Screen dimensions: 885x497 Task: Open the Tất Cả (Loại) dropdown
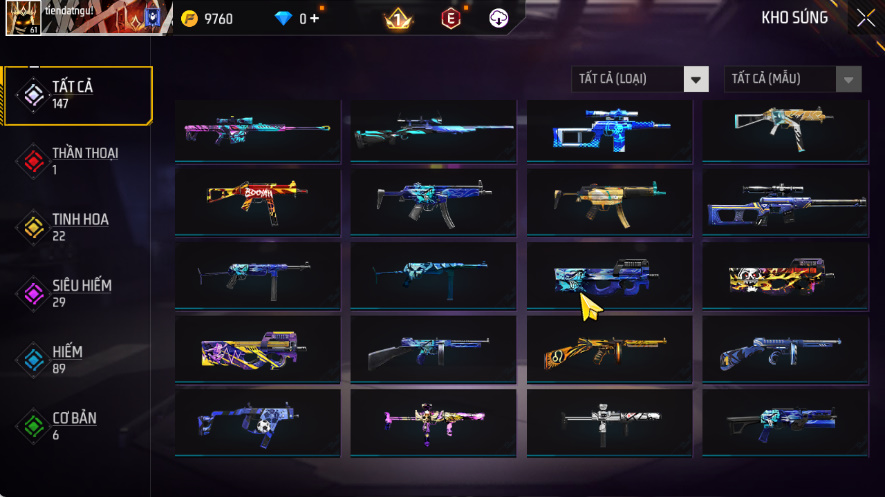pyautogui.click(x=640, y=79)
